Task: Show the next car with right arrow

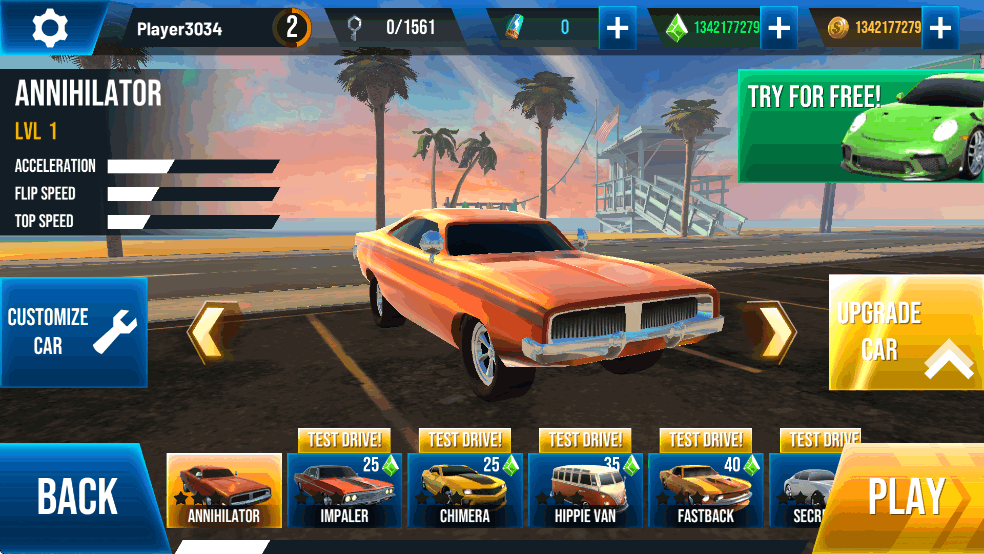Action: pyautogui.click(x=770, y=332)
